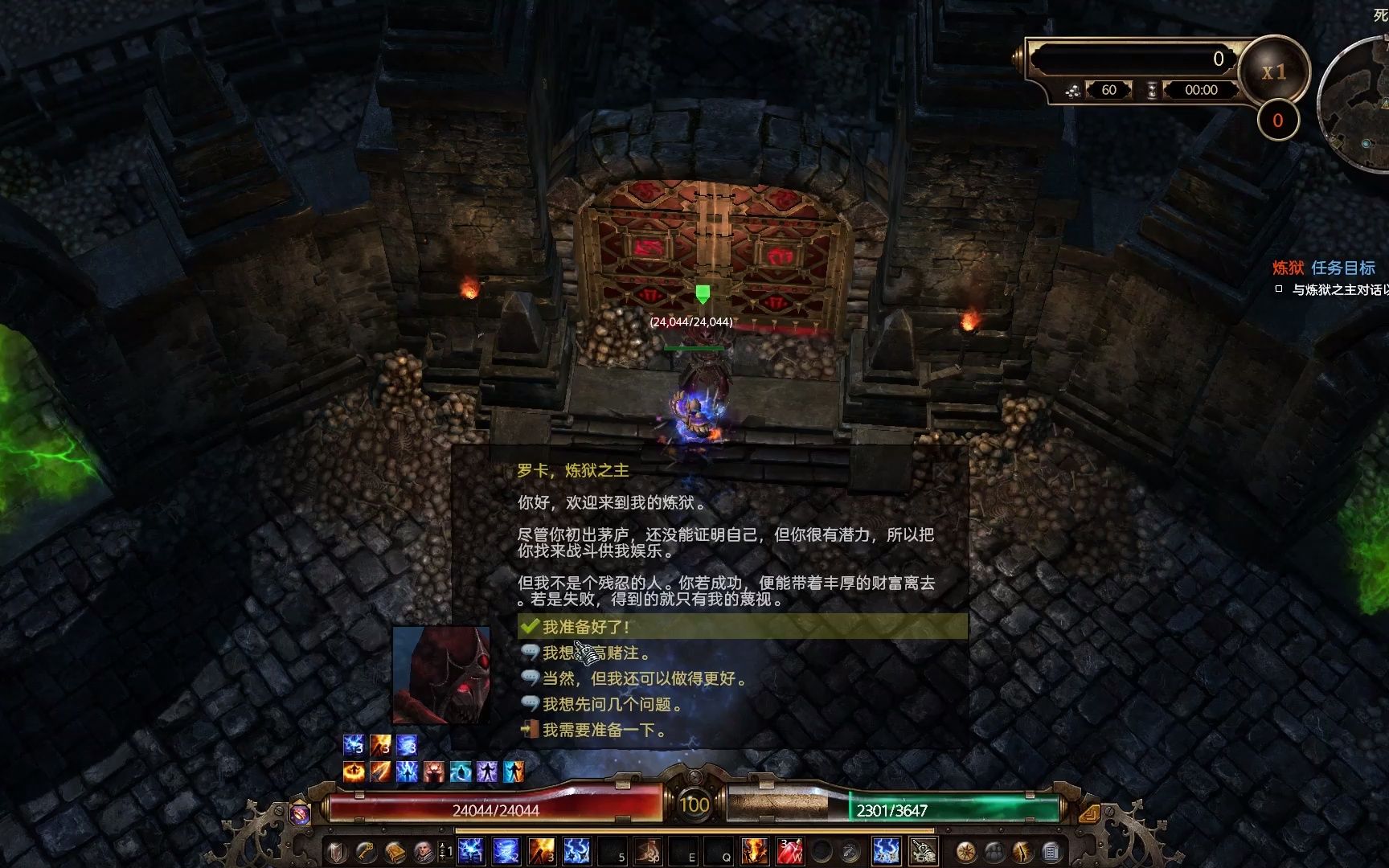Viewport: 1389px width, 868px height.
Task: Click the group/party icon in the bottom-right HUD
Action: click(994, 852)
